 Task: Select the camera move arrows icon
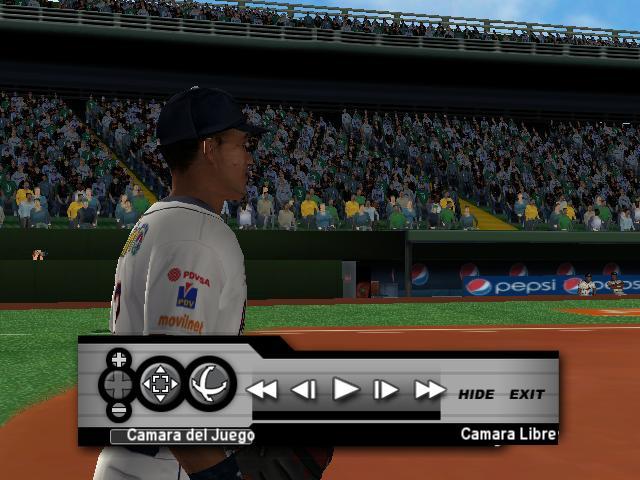160,384
